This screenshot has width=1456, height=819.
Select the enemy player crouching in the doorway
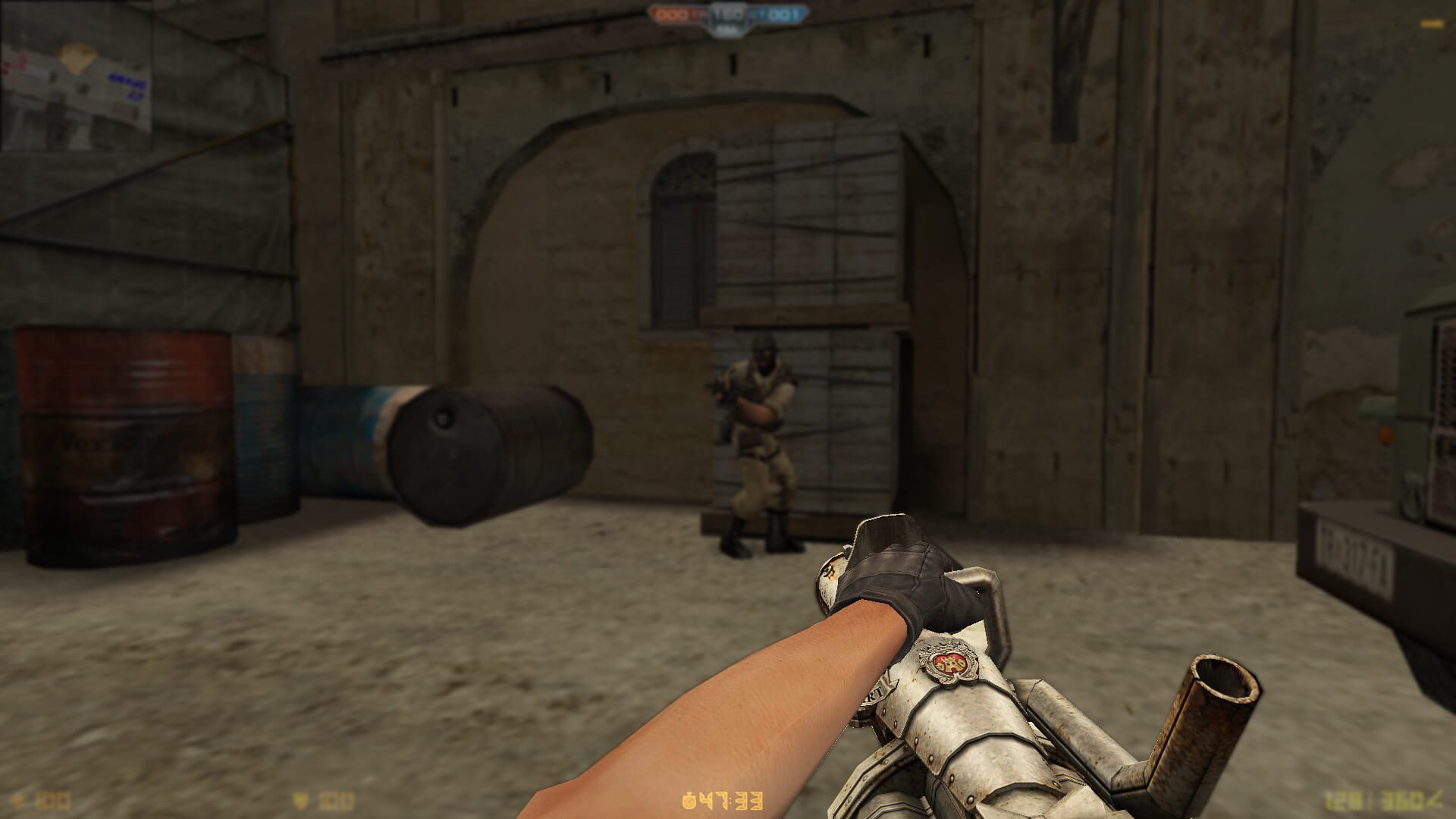click(758, 432)
